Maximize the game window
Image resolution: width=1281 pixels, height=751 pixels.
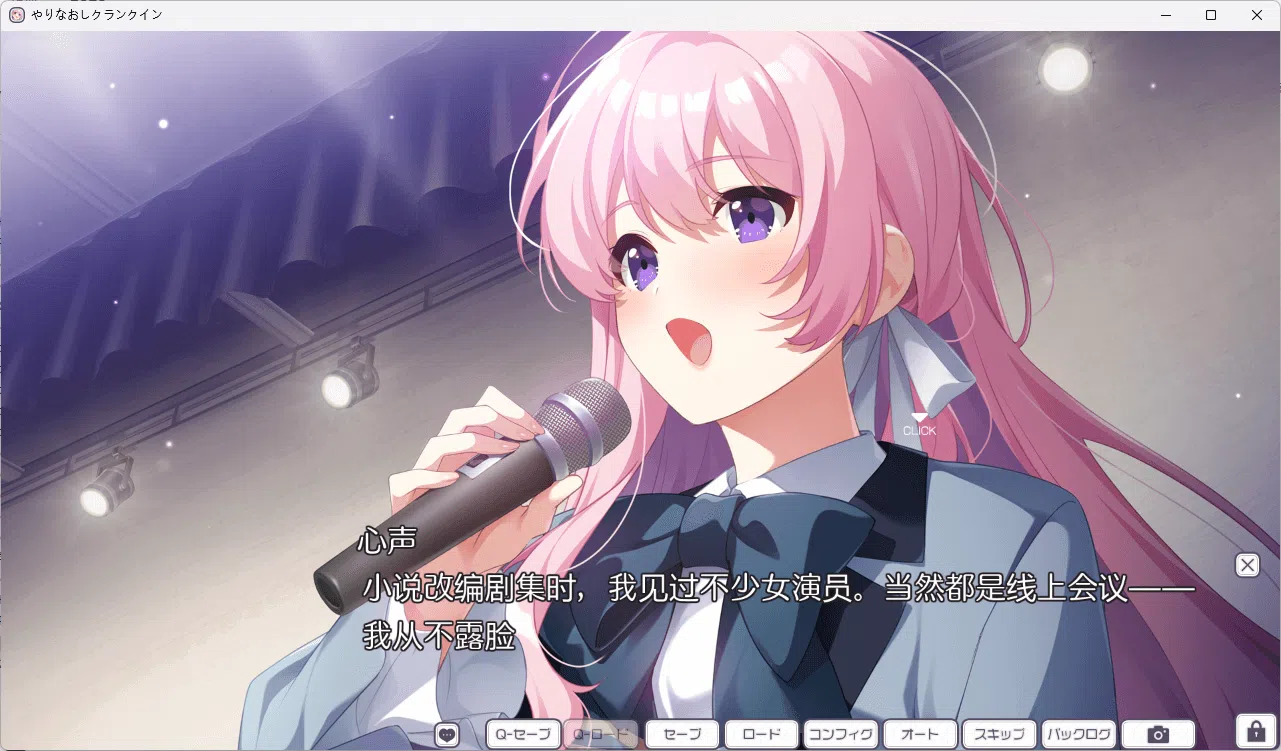tap(1211, 15)
